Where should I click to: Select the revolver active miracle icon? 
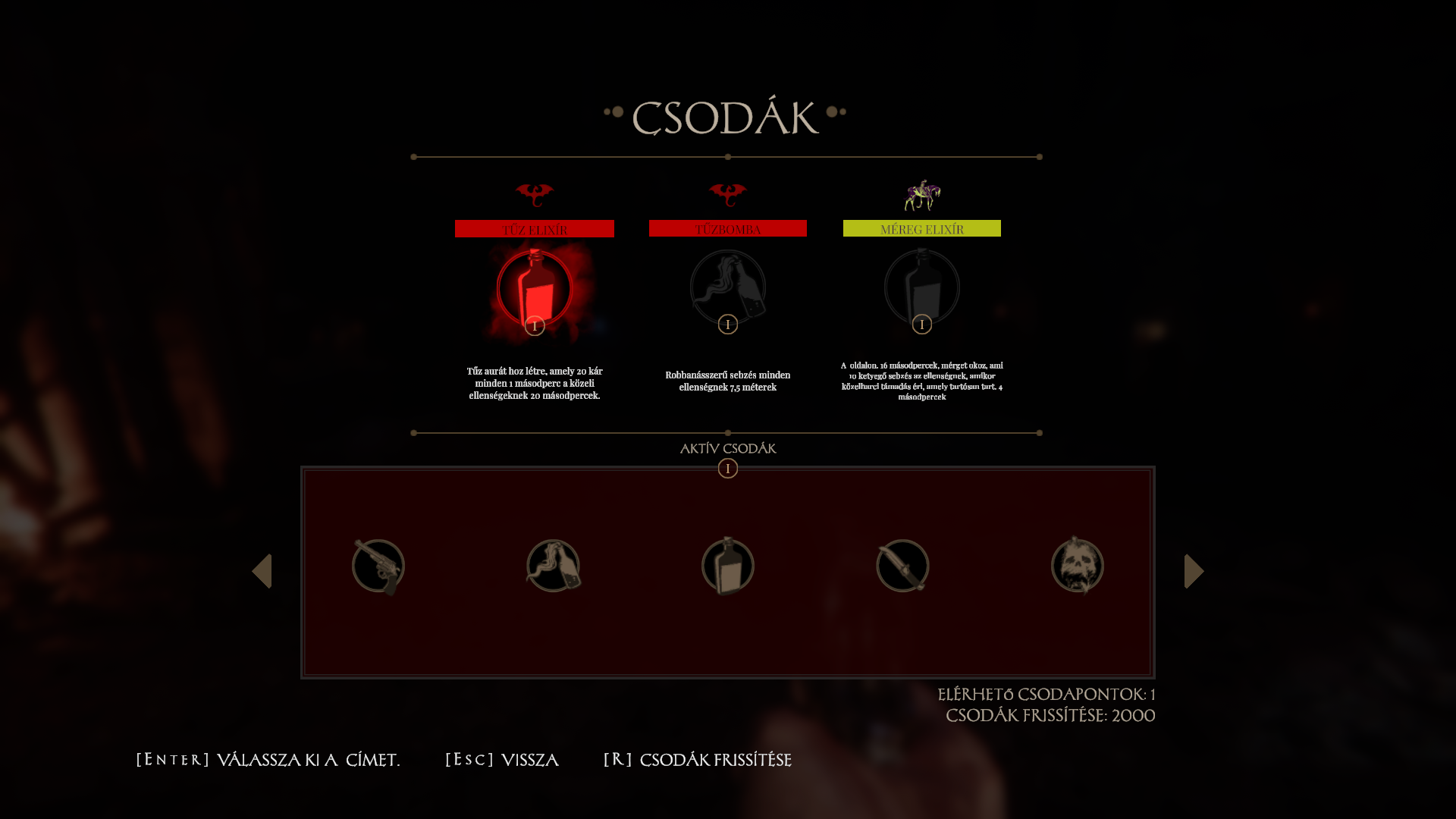[x=378, y=566]
